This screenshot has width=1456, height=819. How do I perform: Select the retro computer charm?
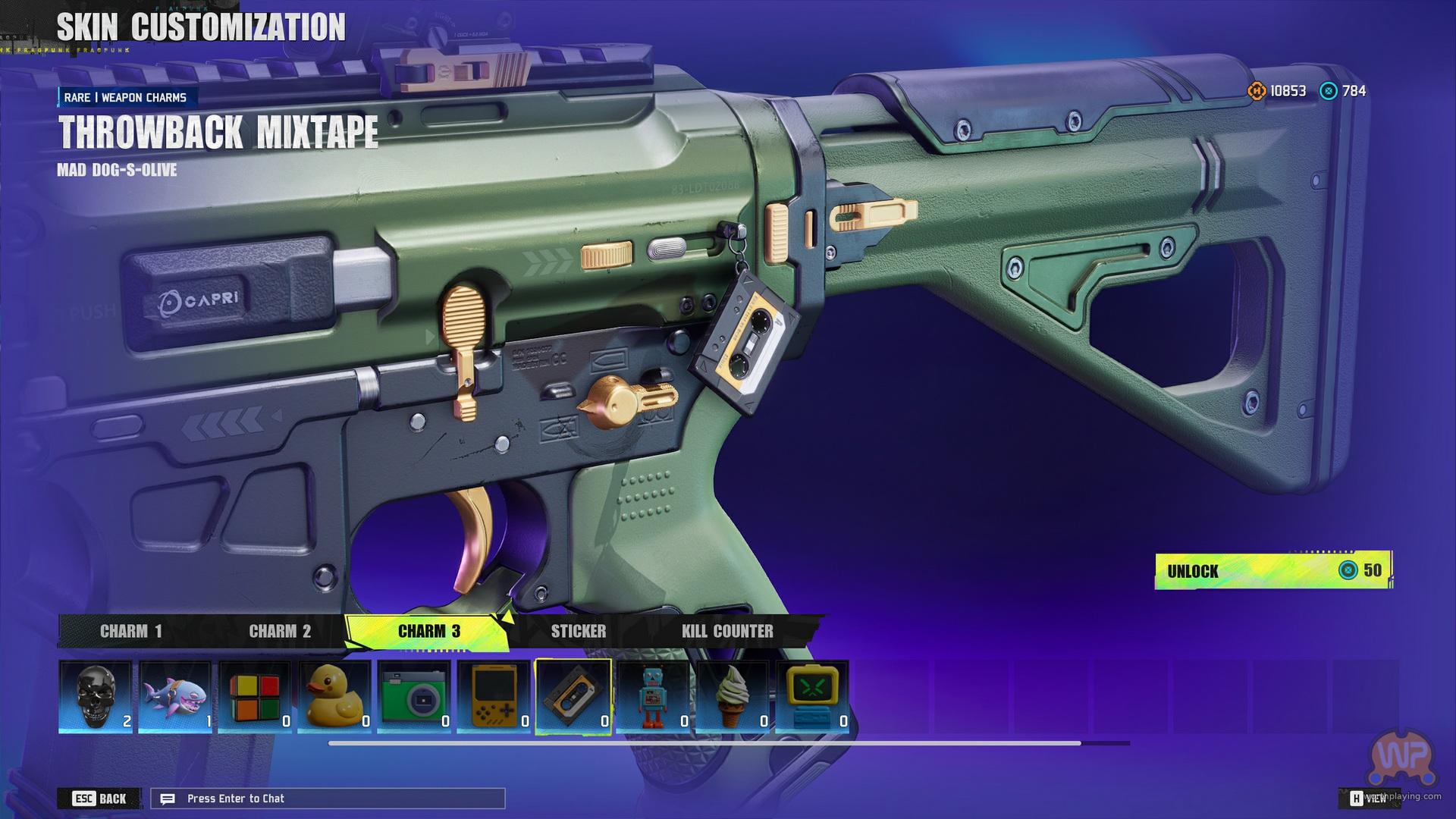pyautogui.click(x=812, y=696)
